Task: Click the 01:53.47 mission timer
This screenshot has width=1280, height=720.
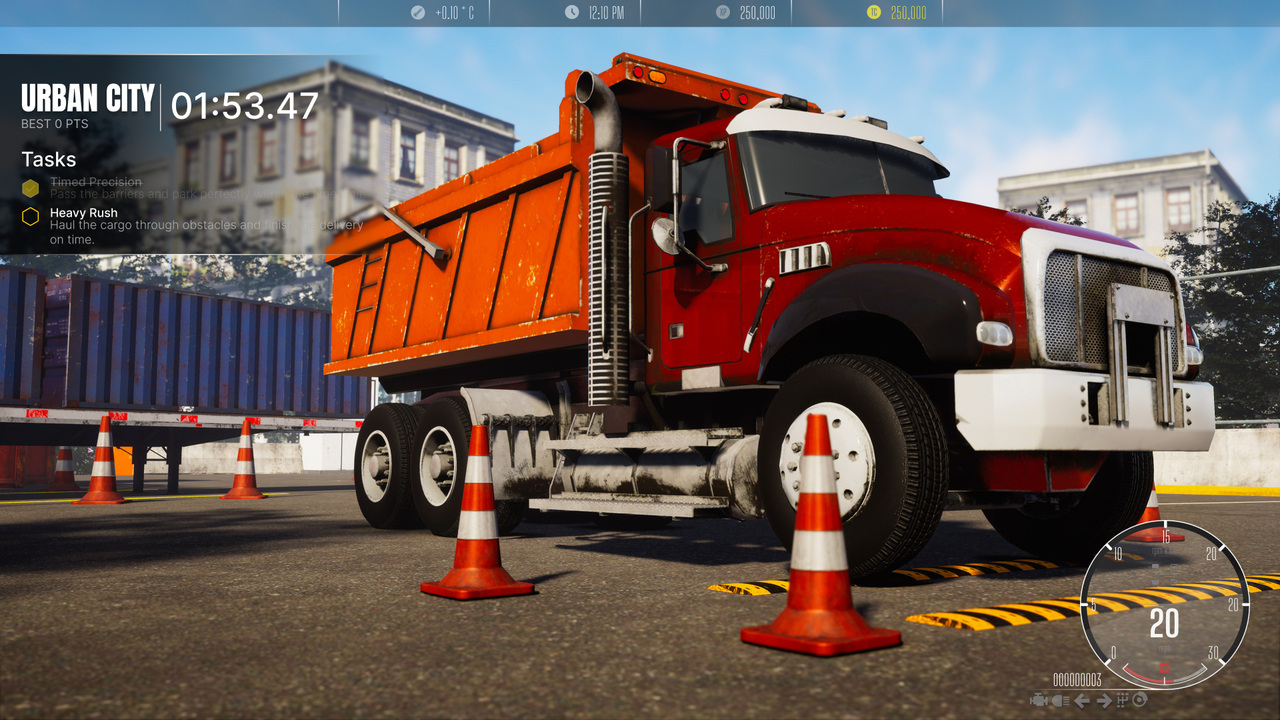Action: tap(245, 102)
